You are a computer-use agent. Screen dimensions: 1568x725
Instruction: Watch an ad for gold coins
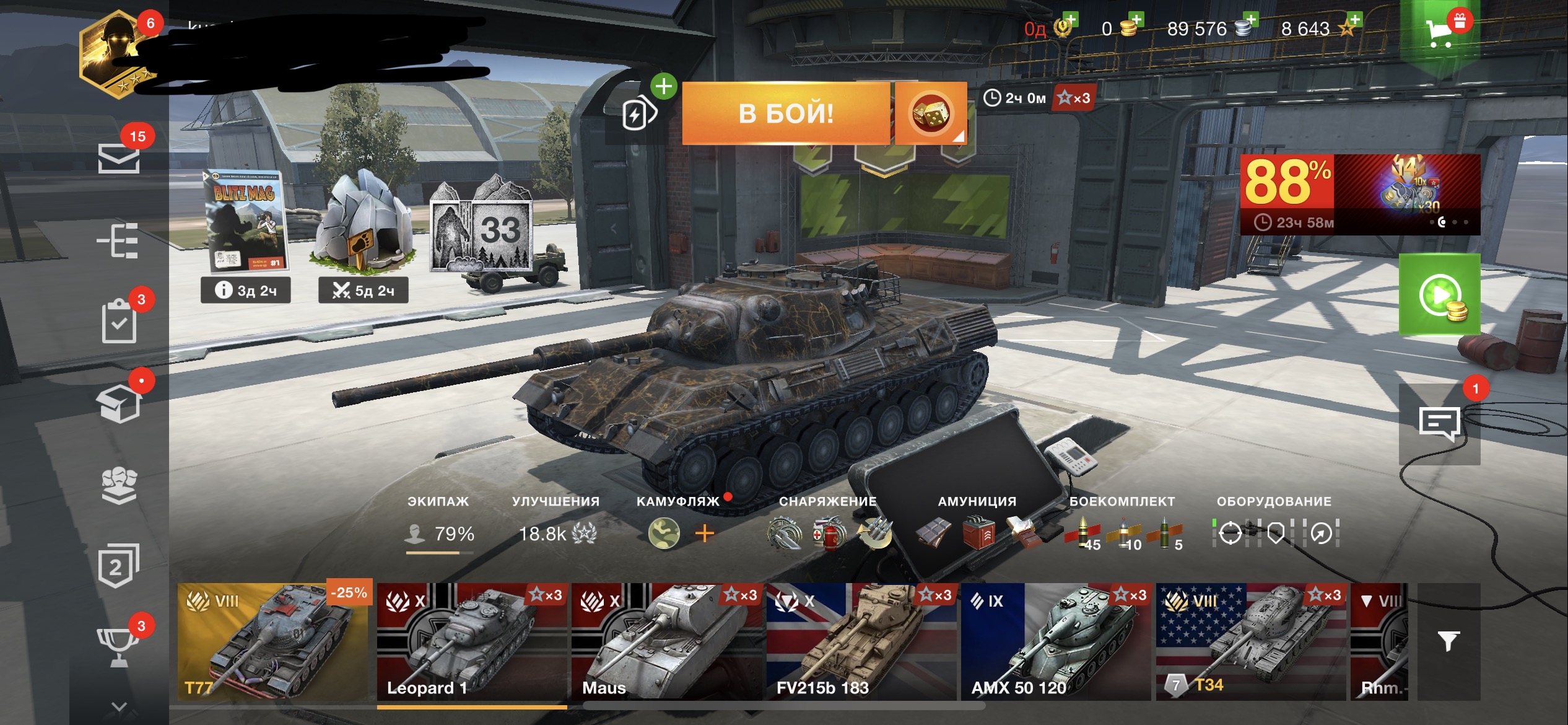1439,295
